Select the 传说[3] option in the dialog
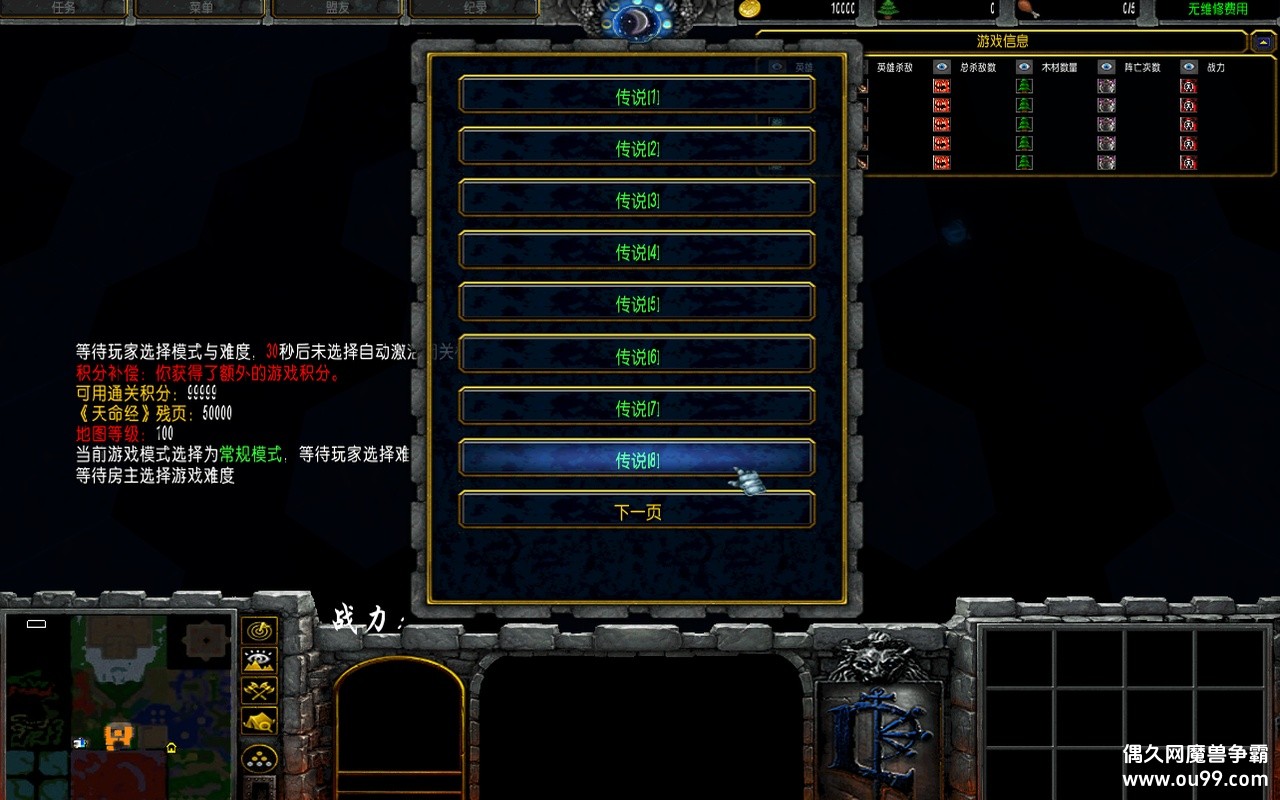Image resolution: width=1280 pixels, height=800 pixels. [636, 200]
